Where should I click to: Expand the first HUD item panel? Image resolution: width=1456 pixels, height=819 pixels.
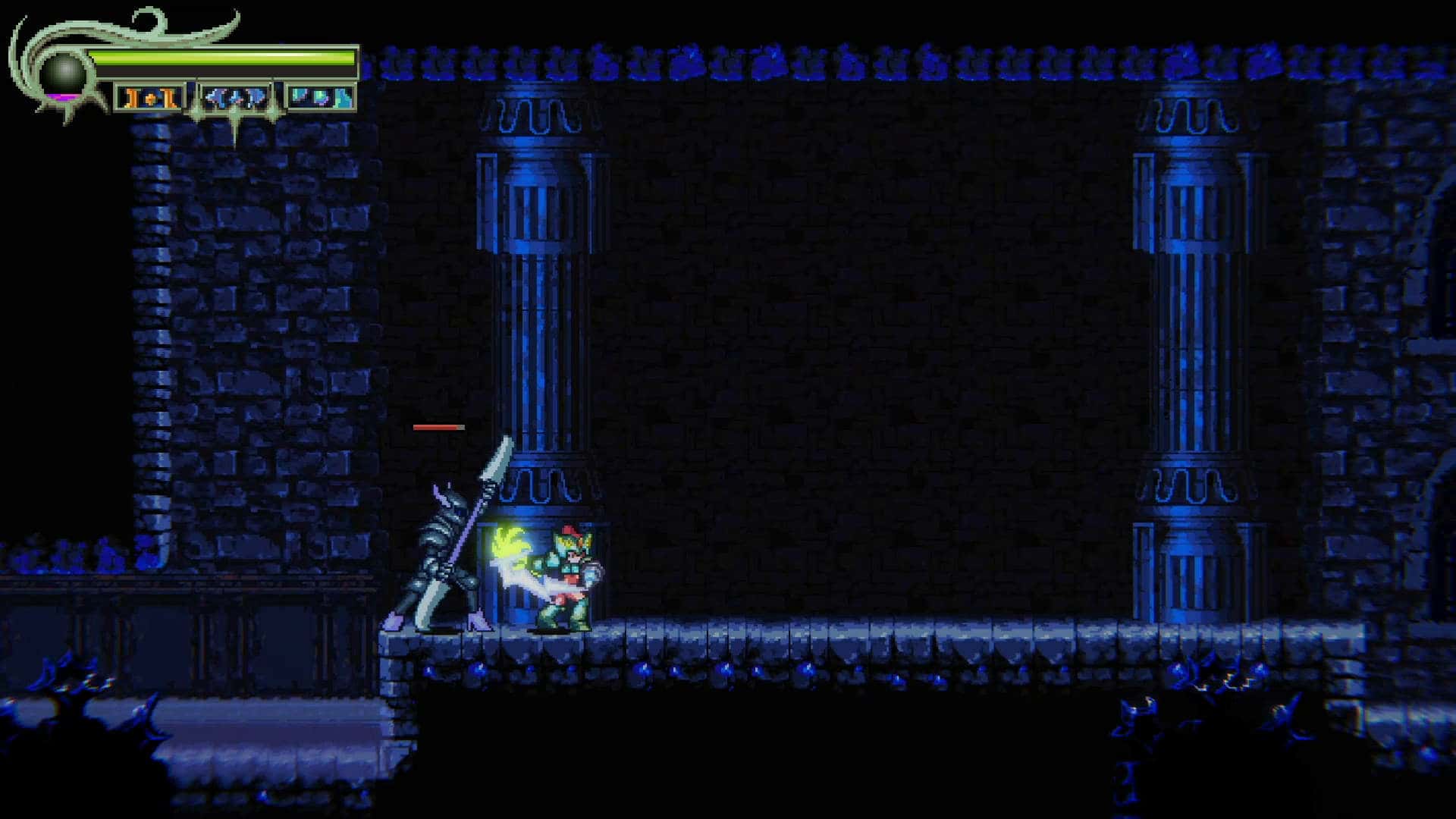click(149, 98)
